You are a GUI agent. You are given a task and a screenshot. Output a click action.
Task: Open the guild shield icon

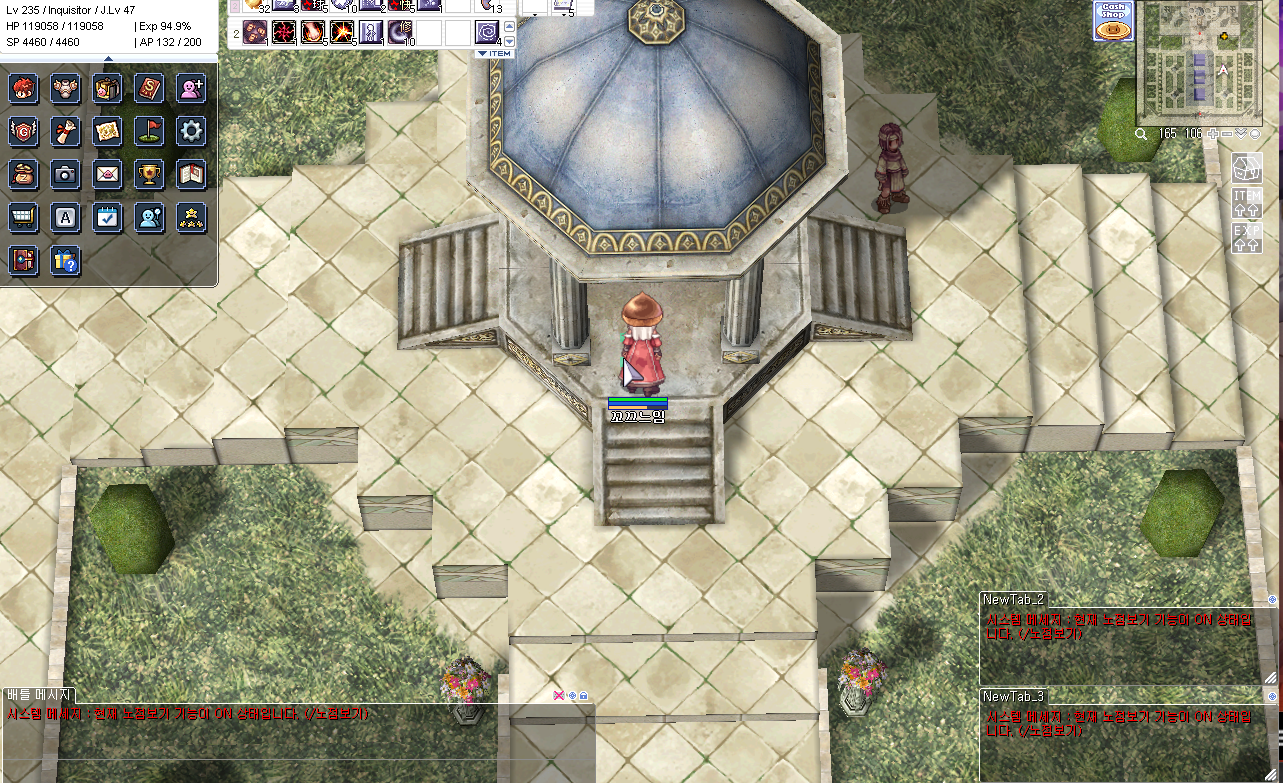click(x=23, y=131)
